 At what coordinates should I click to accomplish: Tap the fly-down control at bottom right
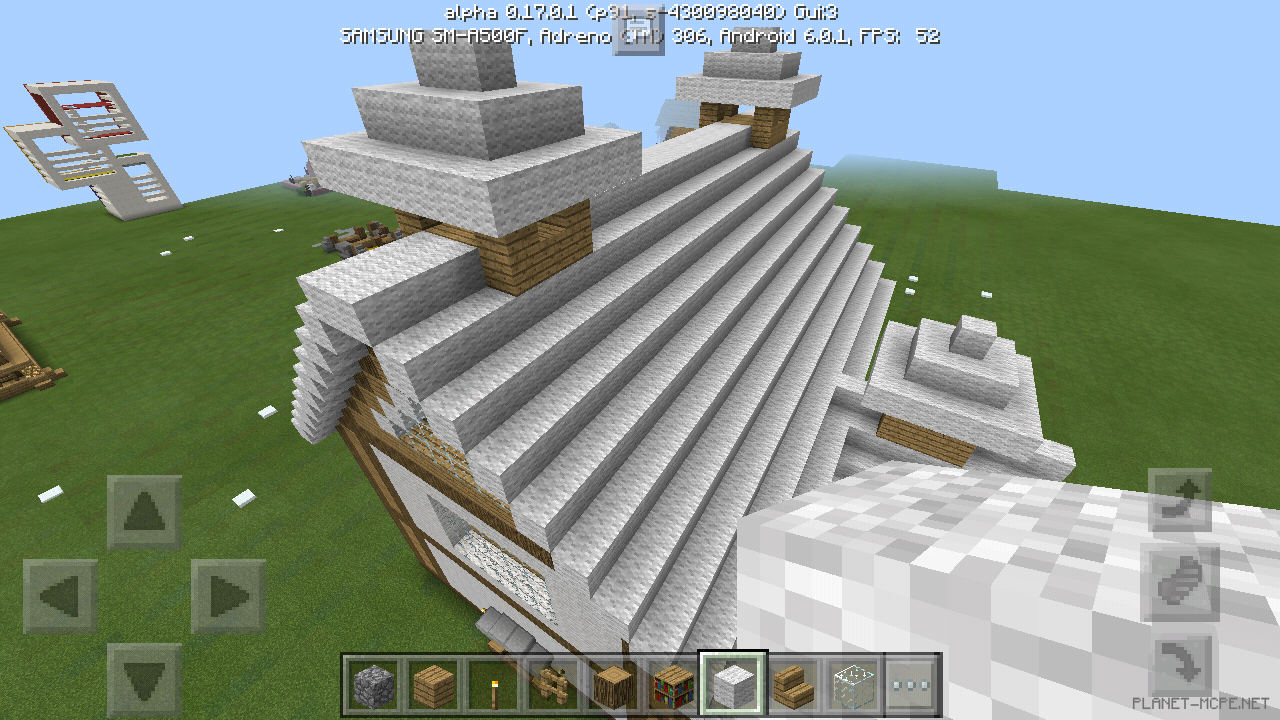[1185, 660]
